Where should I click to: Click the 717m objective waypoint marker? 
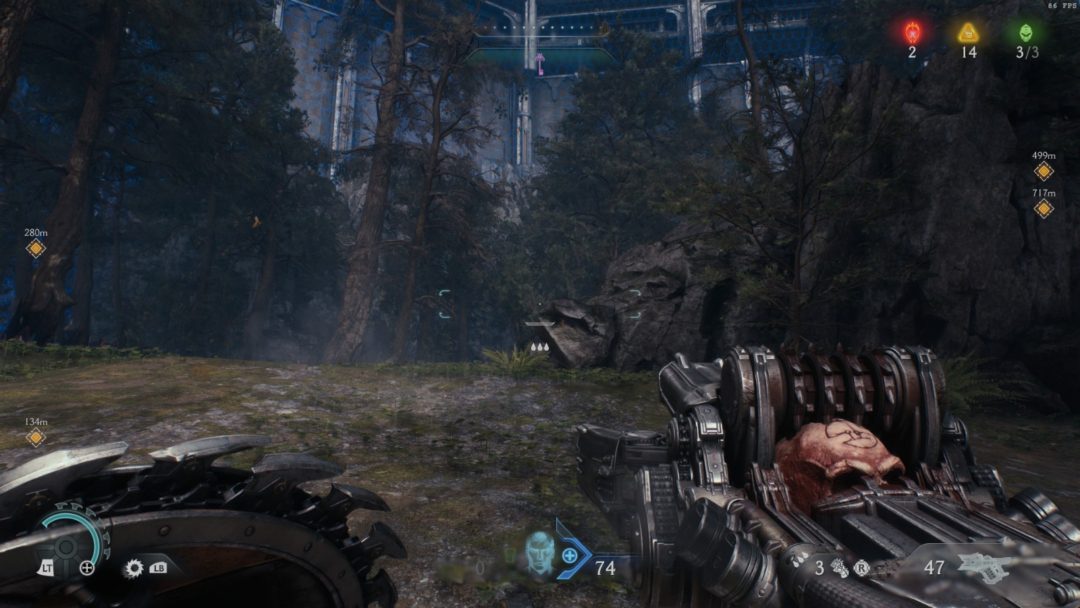coord(1044,208)
